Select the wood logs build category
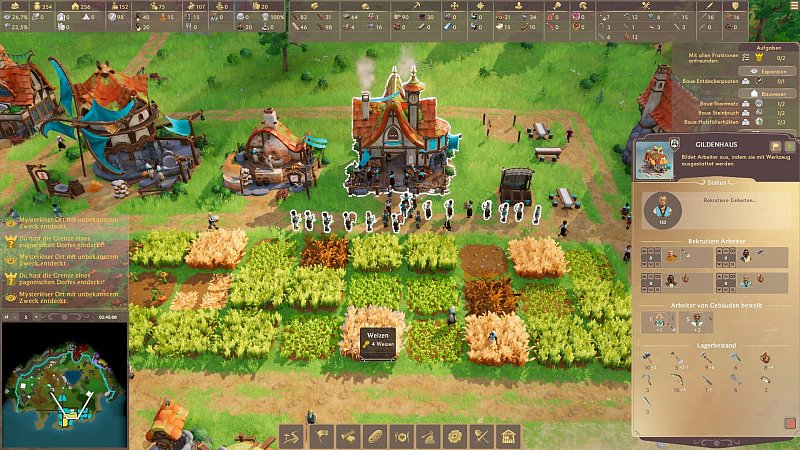 tap(349, 436)
